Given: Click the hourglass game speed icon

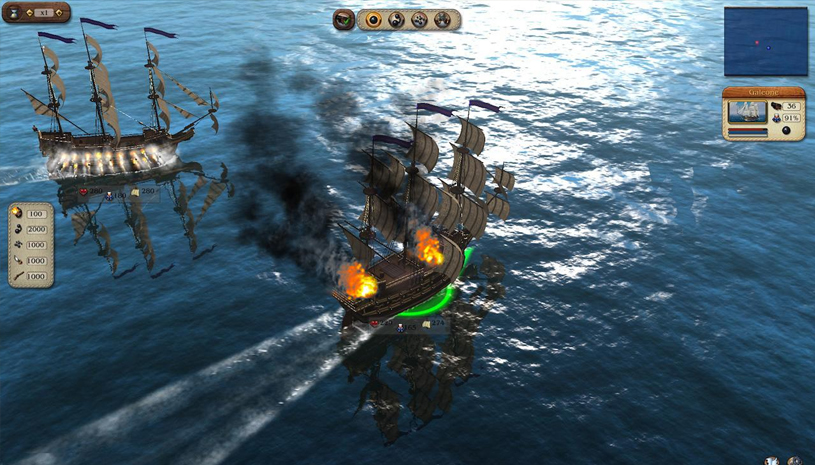Looking at the screenshot, I should tap(13, 12).
